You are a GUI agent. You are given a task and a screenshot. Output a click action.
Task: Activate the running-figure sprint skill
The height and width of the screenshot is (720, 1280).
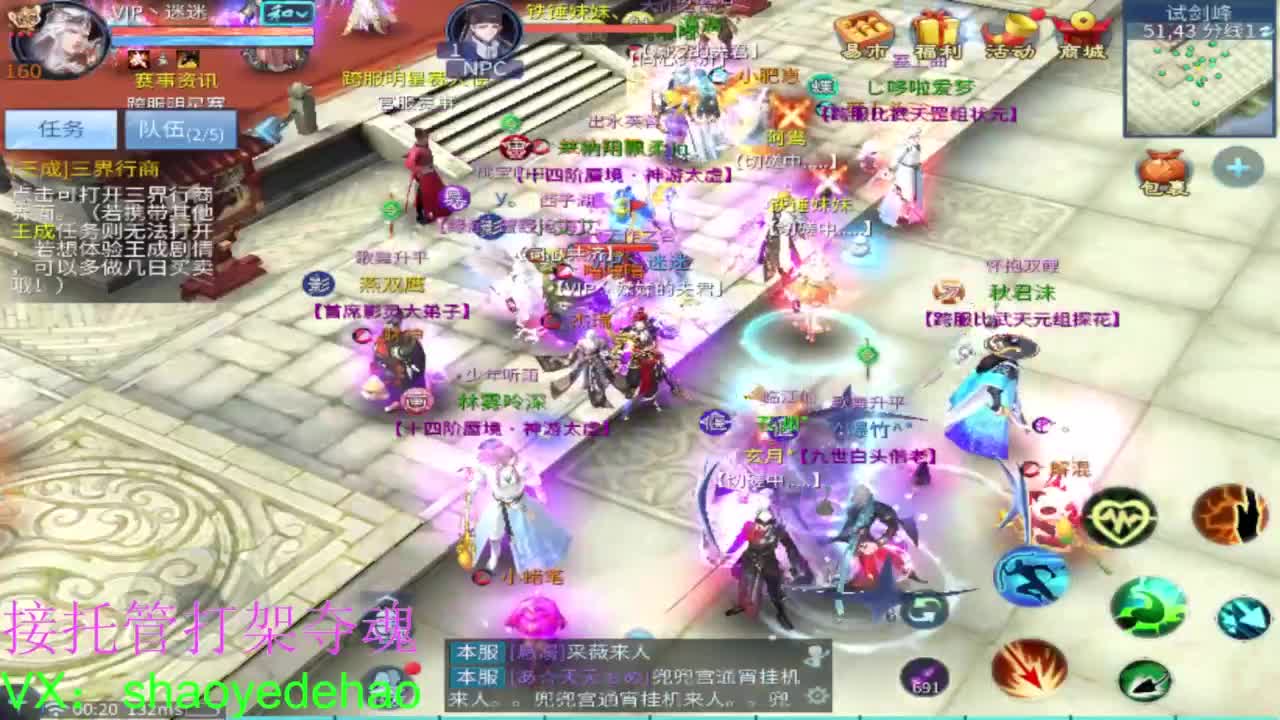pos(1030,575)
